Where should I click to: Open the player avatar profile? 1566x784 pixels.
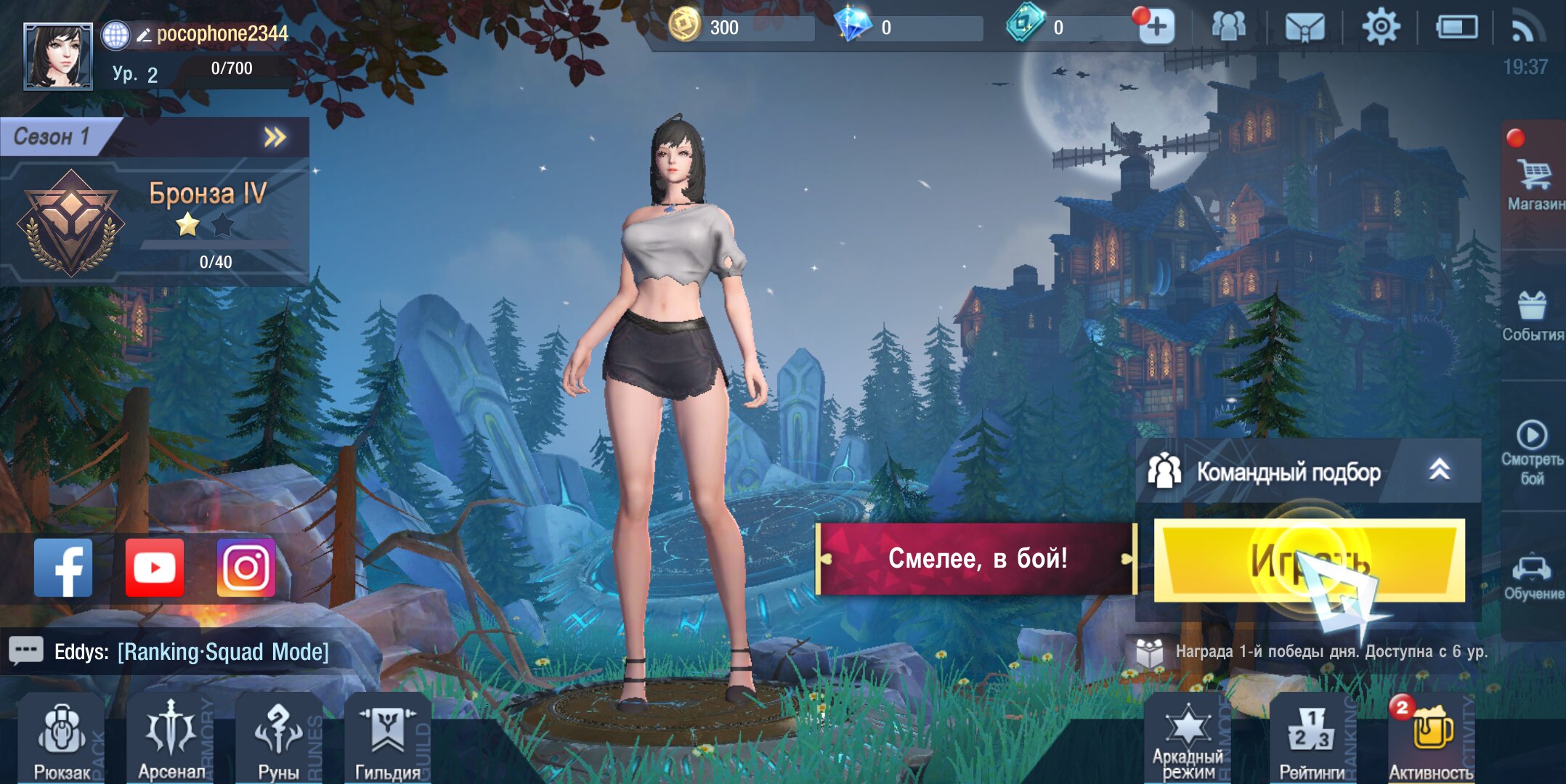58,56
